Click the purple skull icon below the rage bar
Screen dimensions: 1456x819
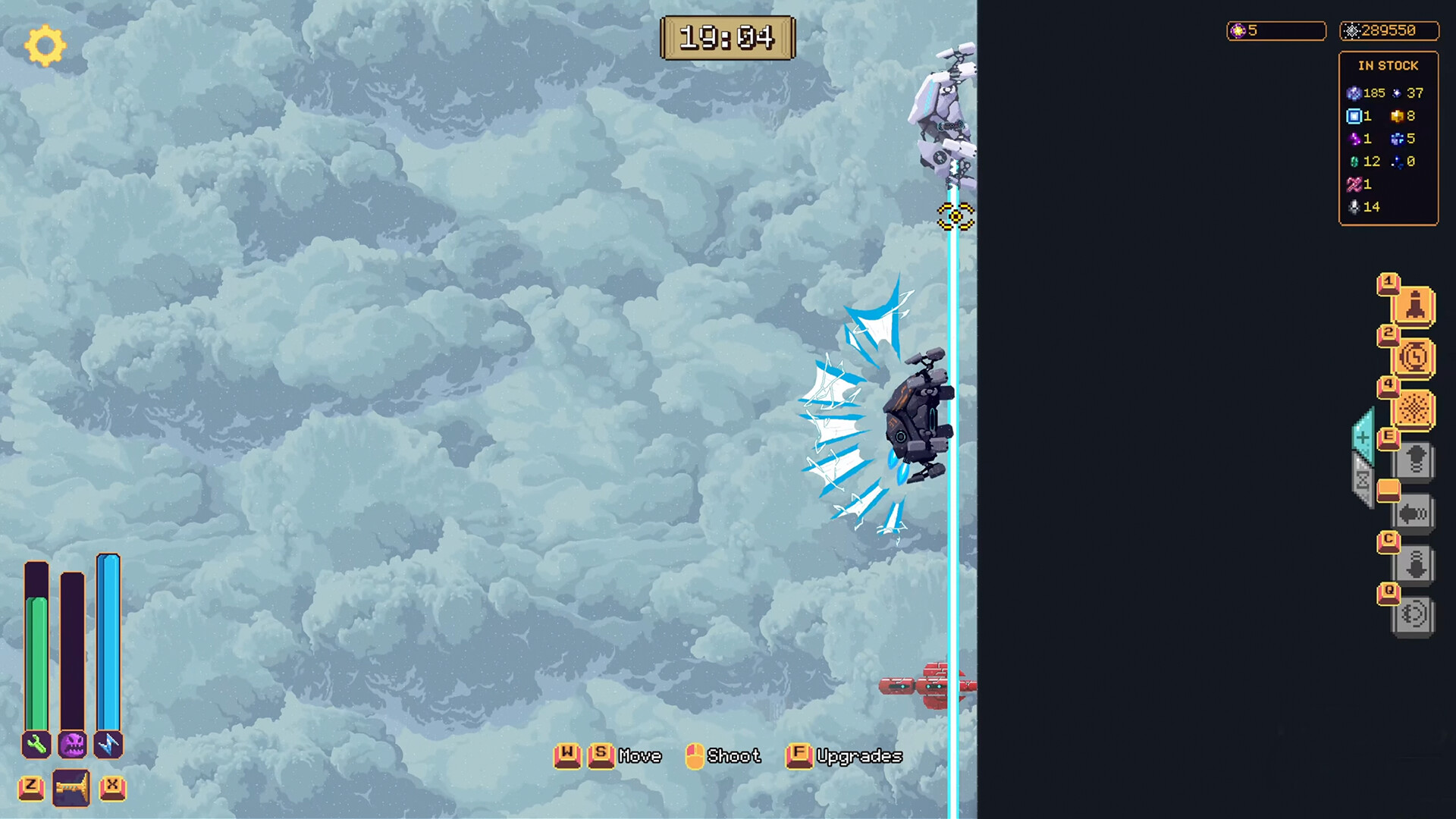tap(73, 746)
